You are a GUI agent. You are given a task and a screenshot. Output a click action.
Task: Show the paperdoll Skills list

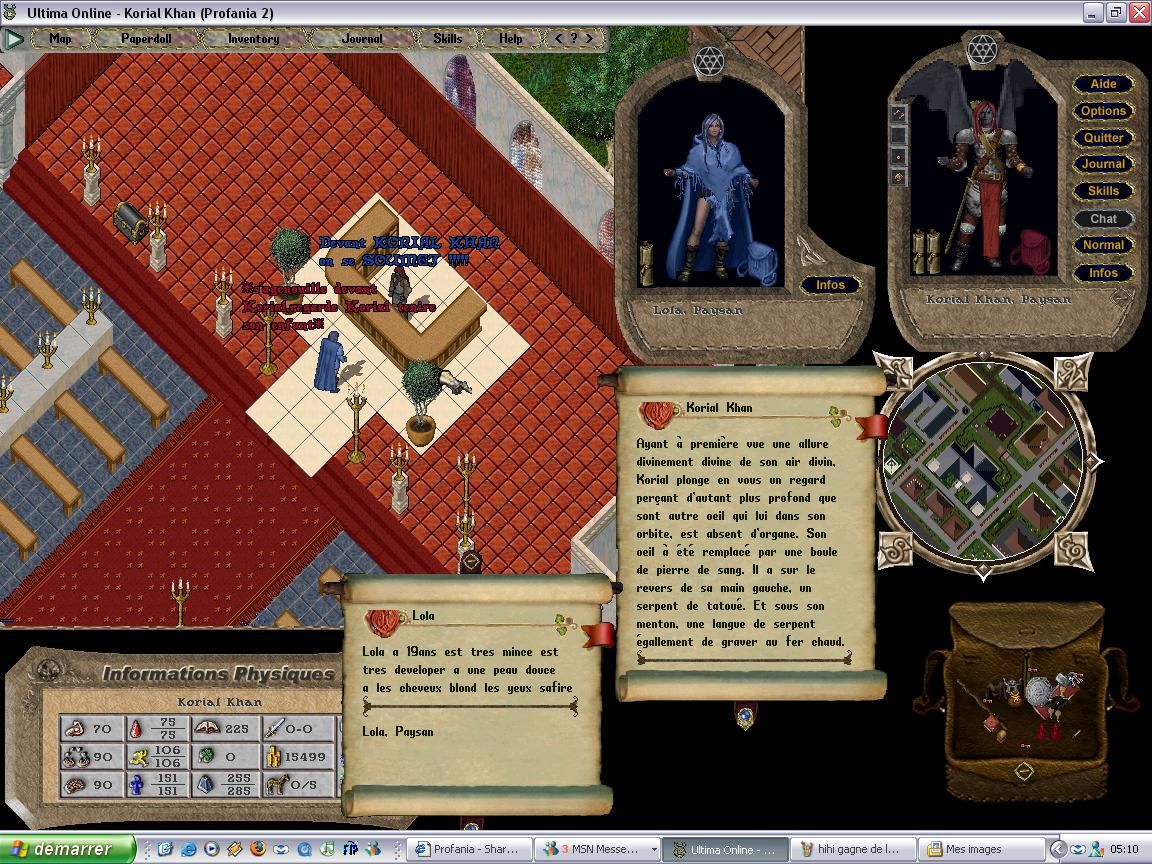click(1103, 191)
